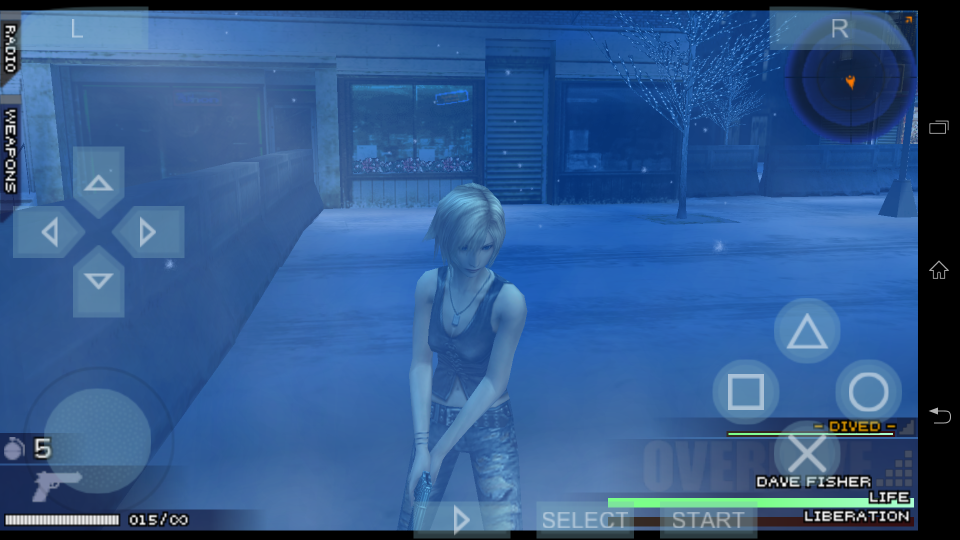Tap the D-pad right arrow
The image size is (960, 540).
pyautogui.click(x=147, y=232)
